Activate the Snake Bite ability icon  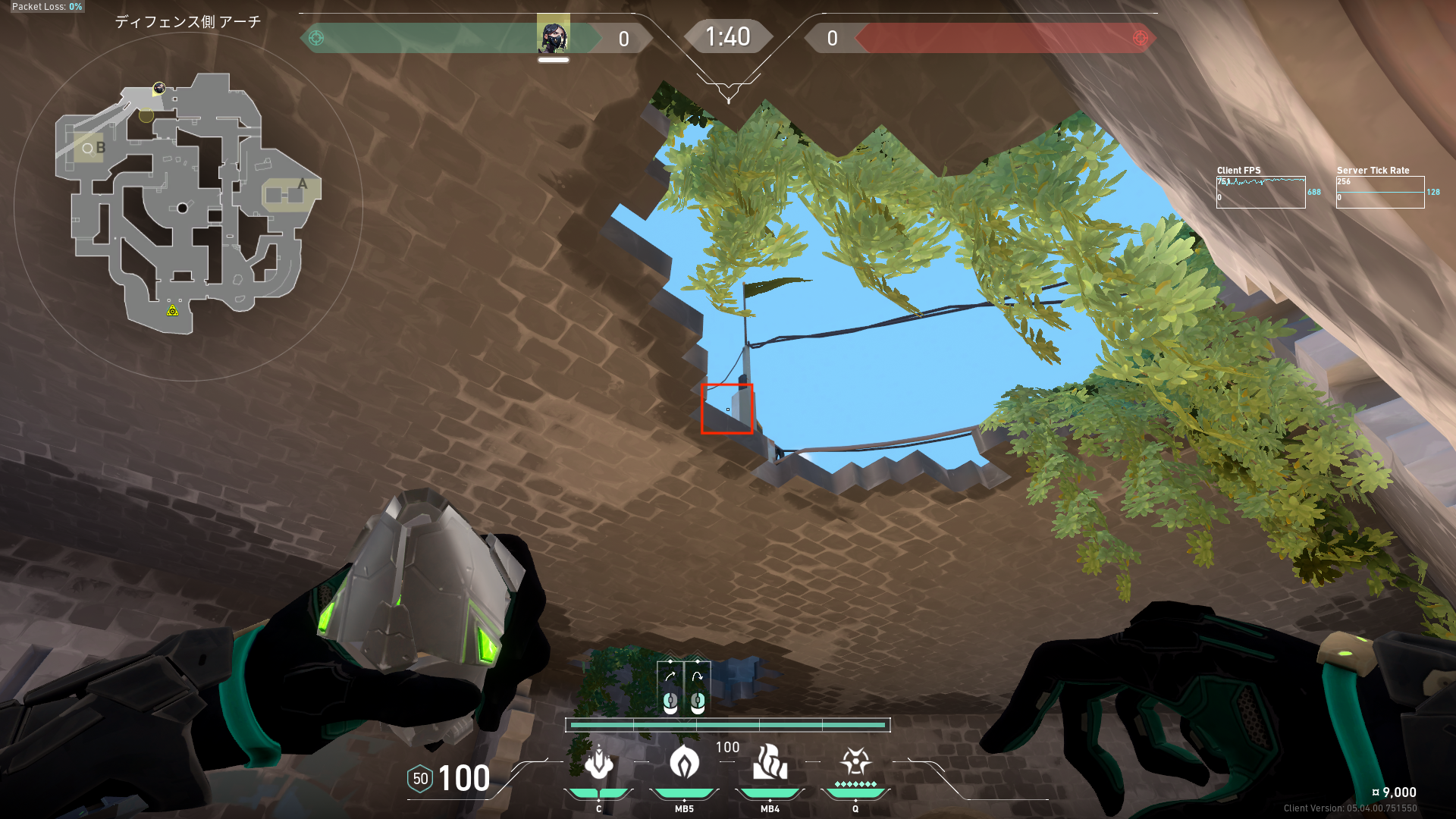tap(598, 763)
